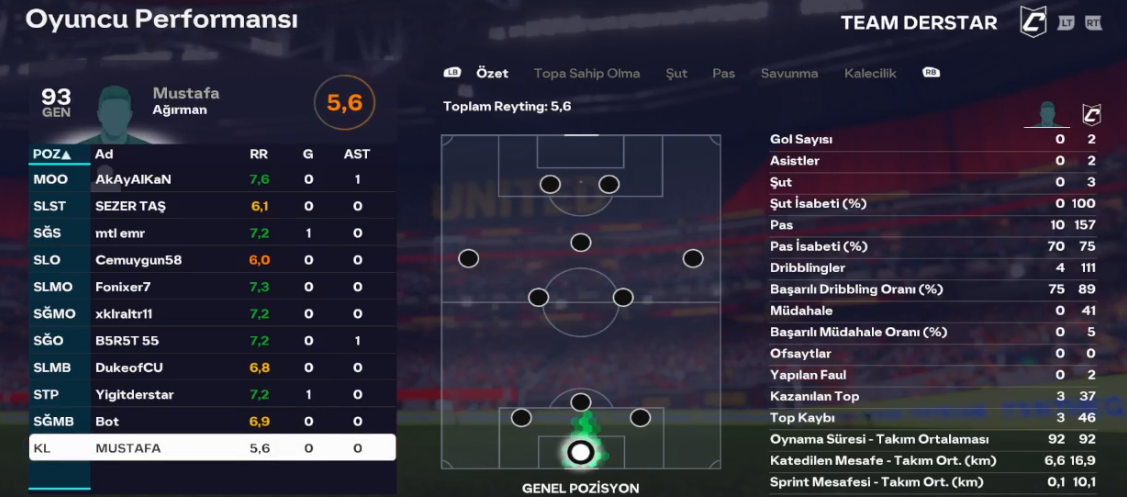Switch to the Pas tab

(x=723, y=73)
